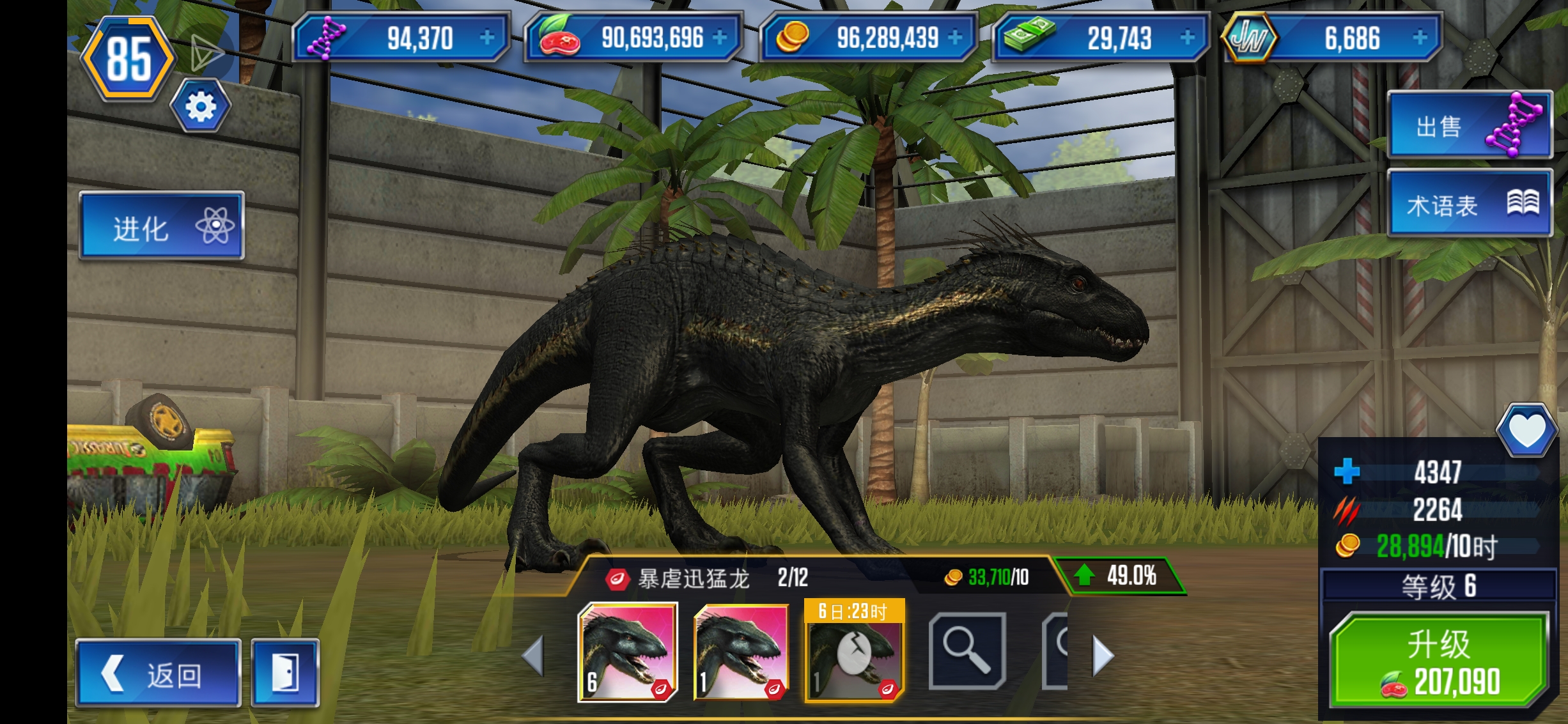Click the exit door icon button
Viewport: 1568px width, 724px height.
click(x=285, y=674)
